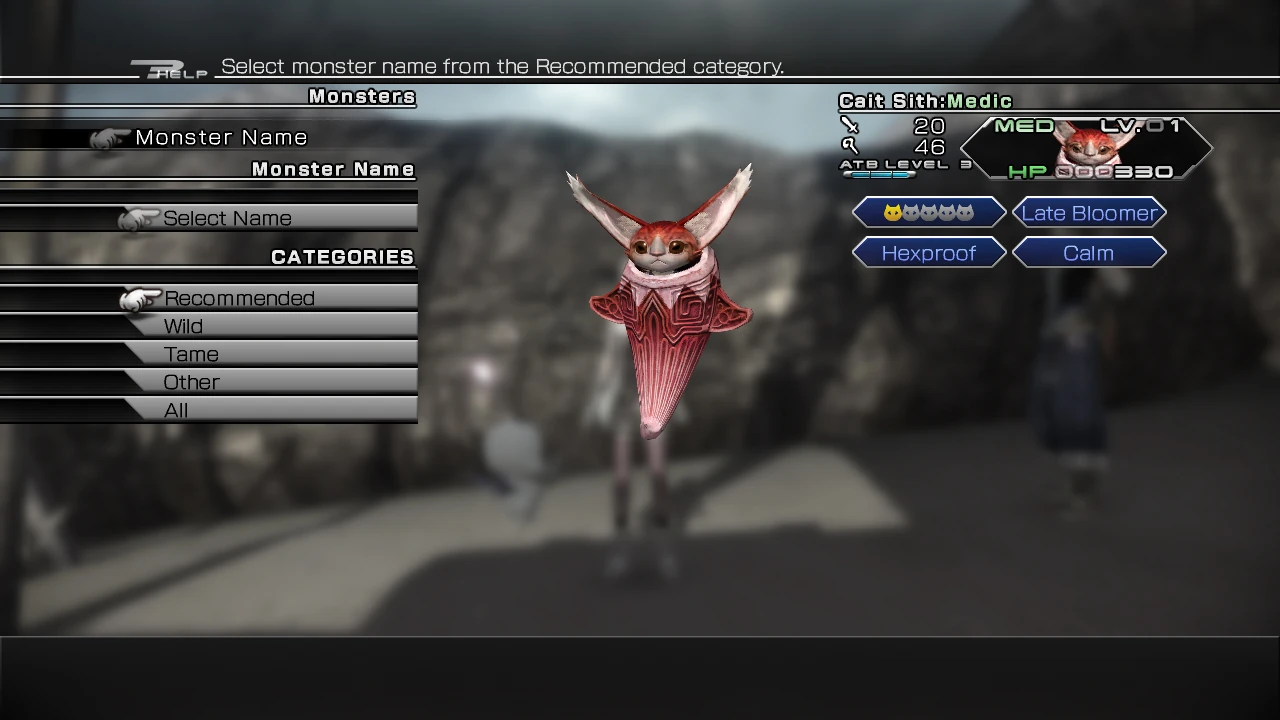Screen dimensions: 1280x720
Task: Select the Other category option
Action: point(191,382)
